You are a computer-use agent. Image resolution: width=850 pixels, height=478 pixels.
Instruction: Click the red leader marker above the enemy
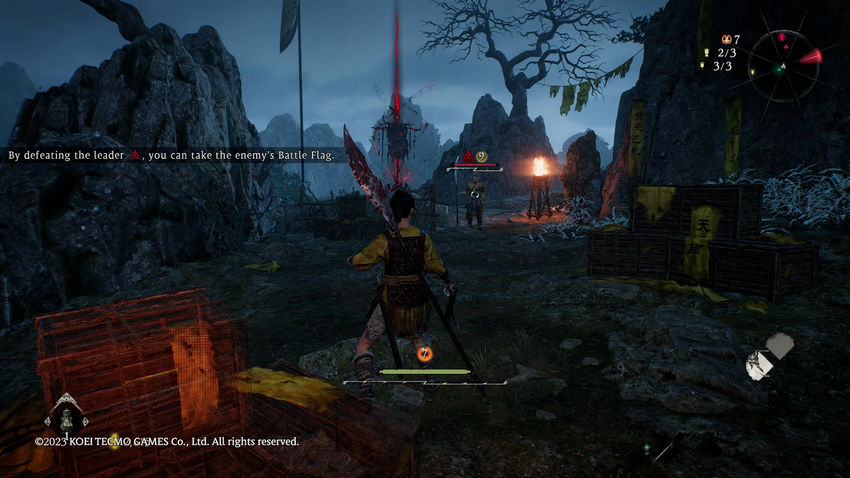467,156
